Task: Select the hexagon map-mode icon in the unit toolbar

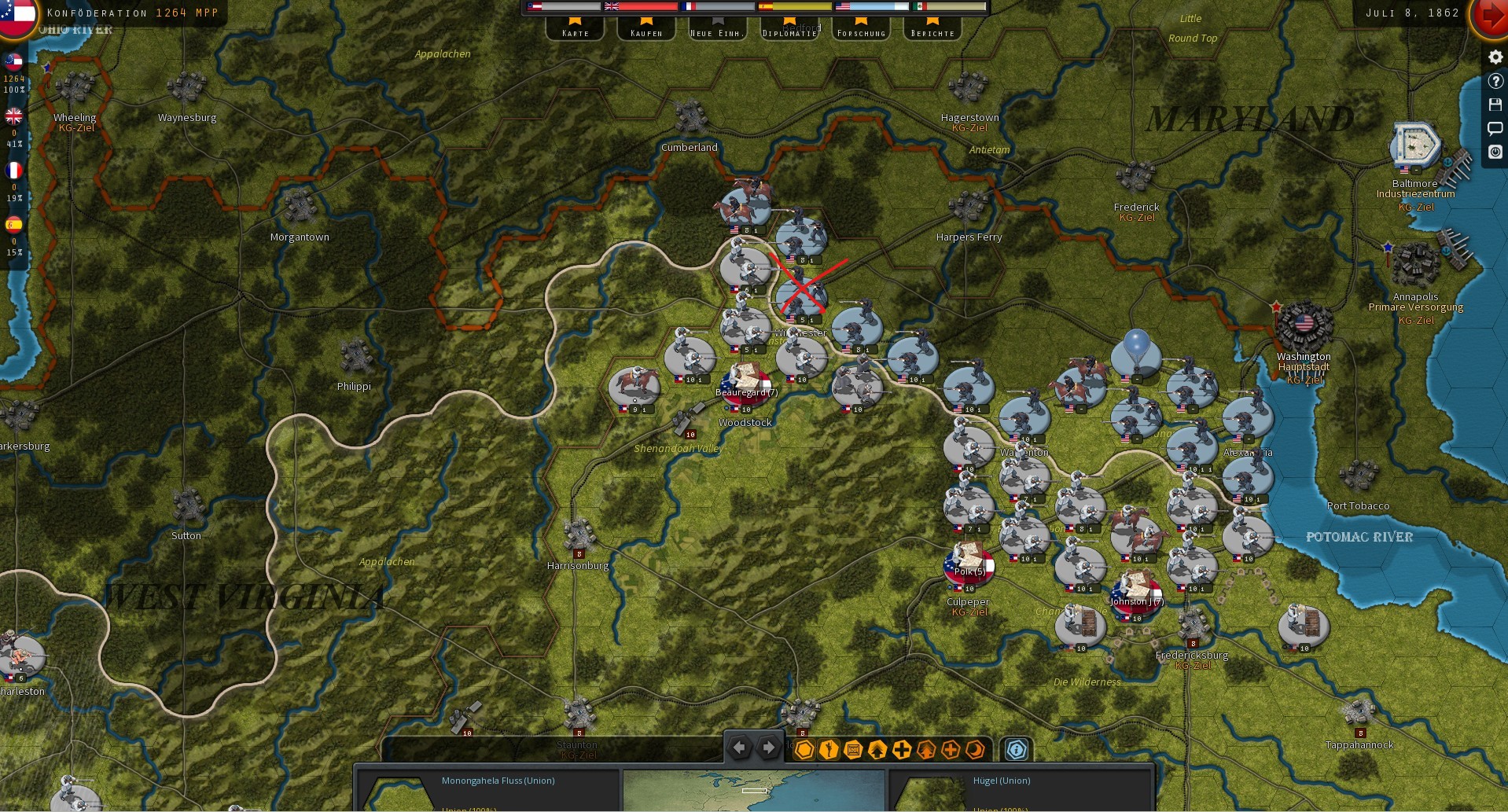Action: click(804, 750)
